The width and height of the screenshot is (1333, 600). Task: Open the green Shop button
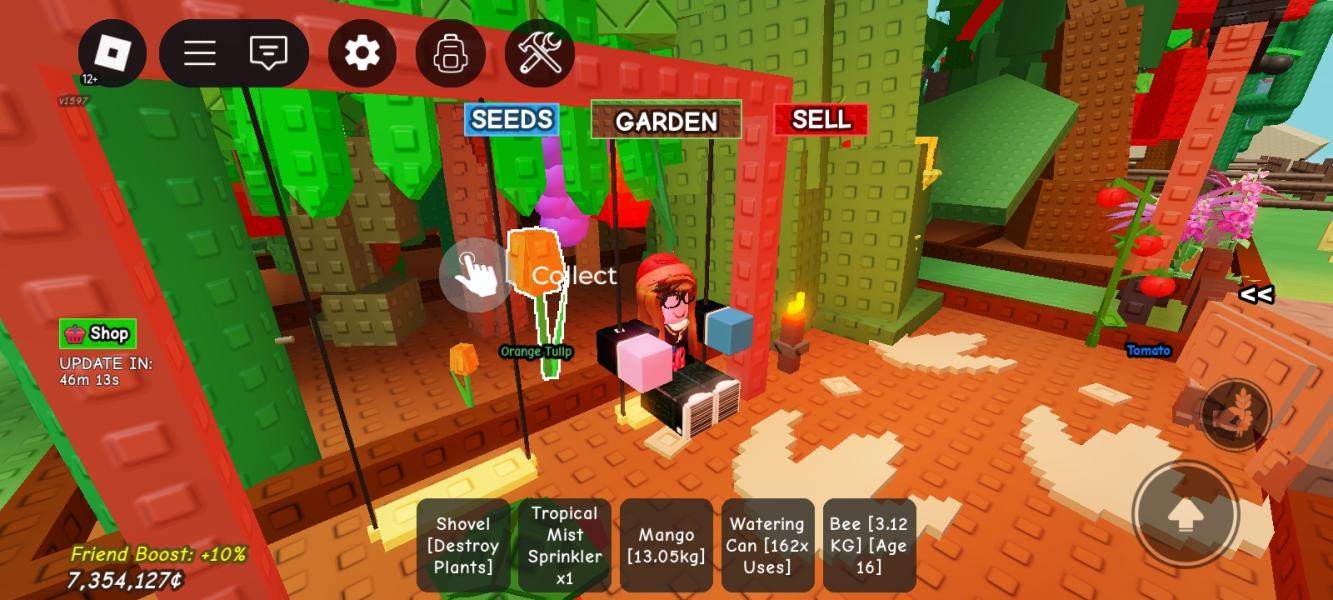coord(98,334)
